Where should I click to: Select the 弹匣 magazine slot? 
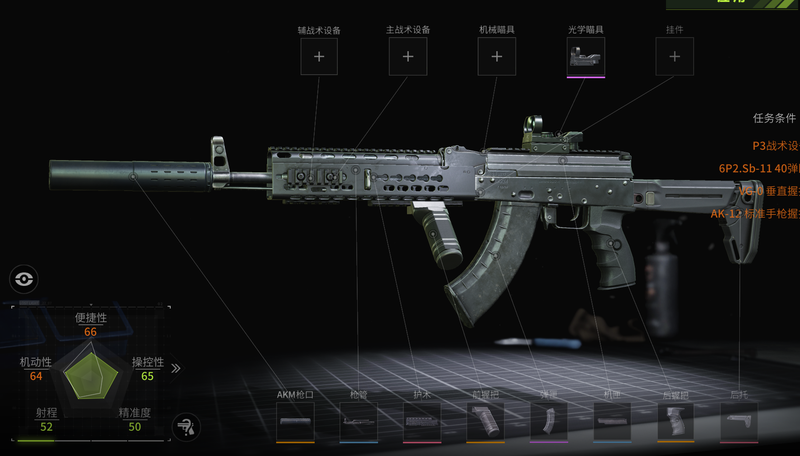[548, 422]
